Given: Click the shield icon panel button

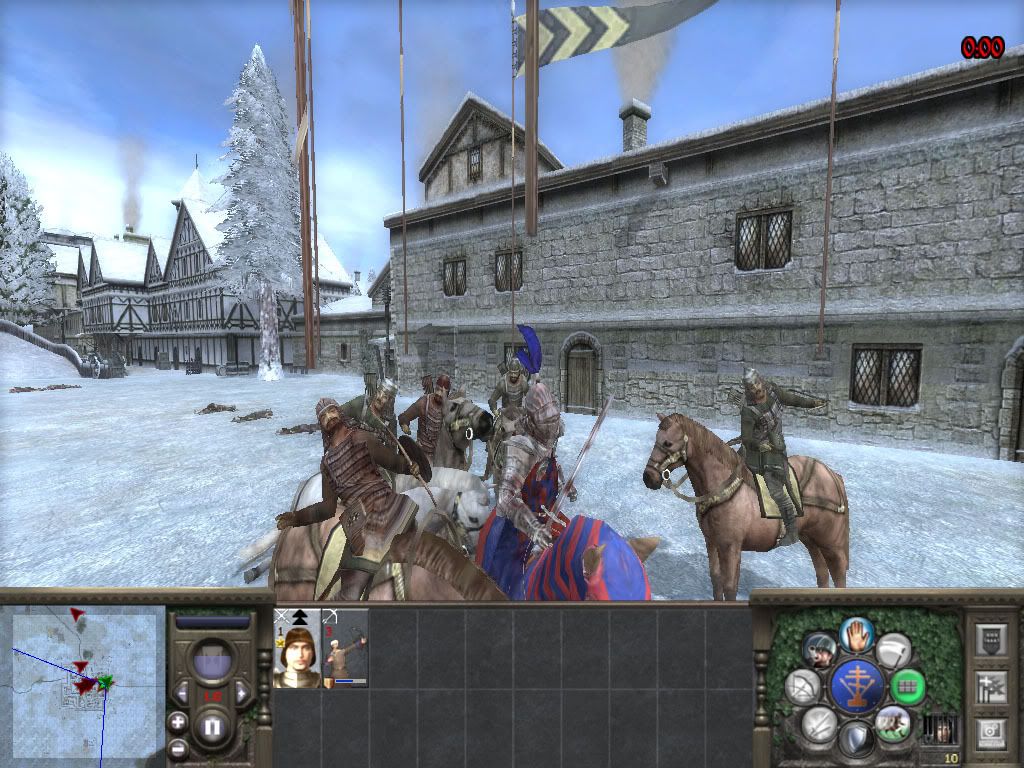Looking at the screenshot, I should coord(990,639).
